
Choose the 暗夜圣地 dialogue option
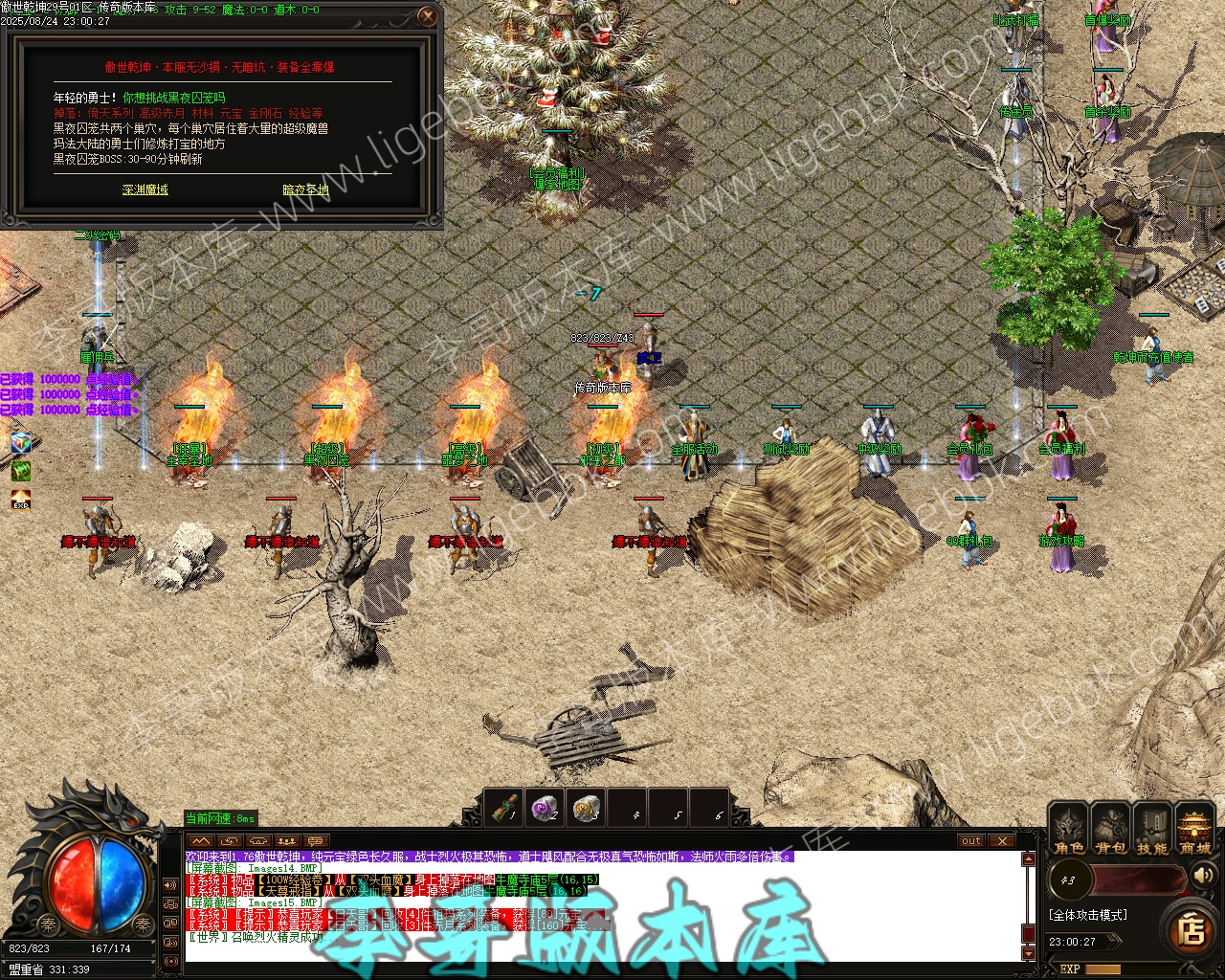306,189
